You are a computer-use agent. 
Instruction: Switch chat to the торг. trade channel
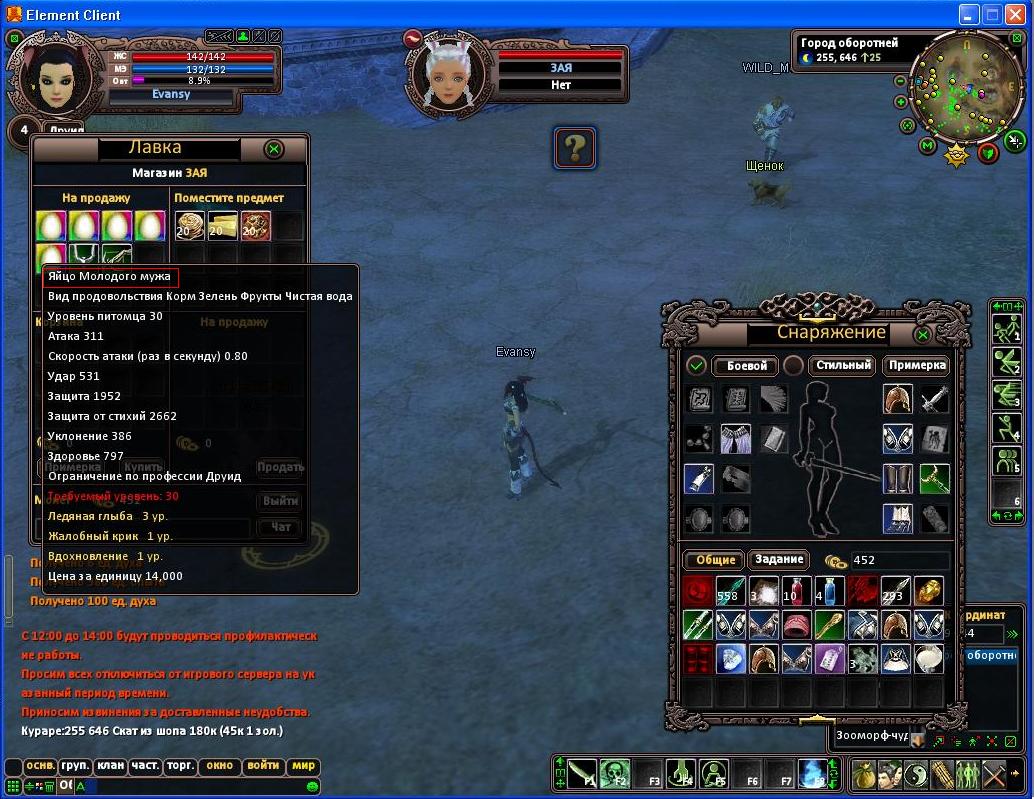point(181,766)
